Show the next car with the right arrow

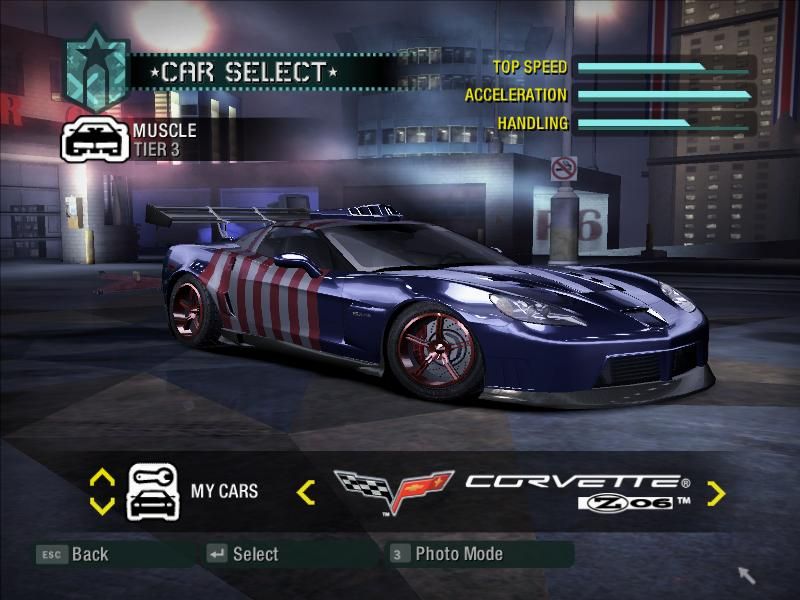pyautogui.click(x=716, y=492)
